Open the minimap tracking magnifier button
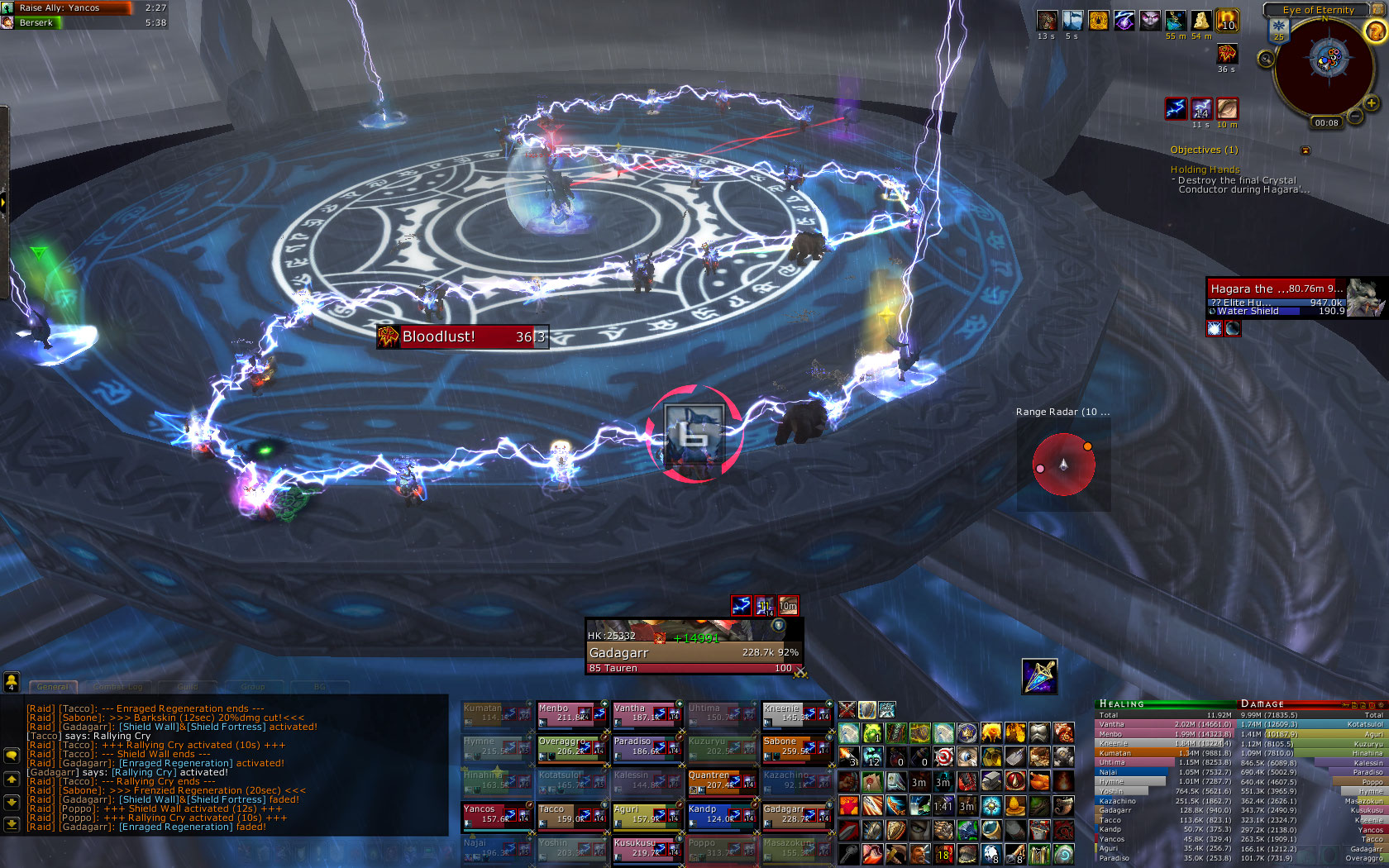The image size is (1389, 868). (1266, 59)
